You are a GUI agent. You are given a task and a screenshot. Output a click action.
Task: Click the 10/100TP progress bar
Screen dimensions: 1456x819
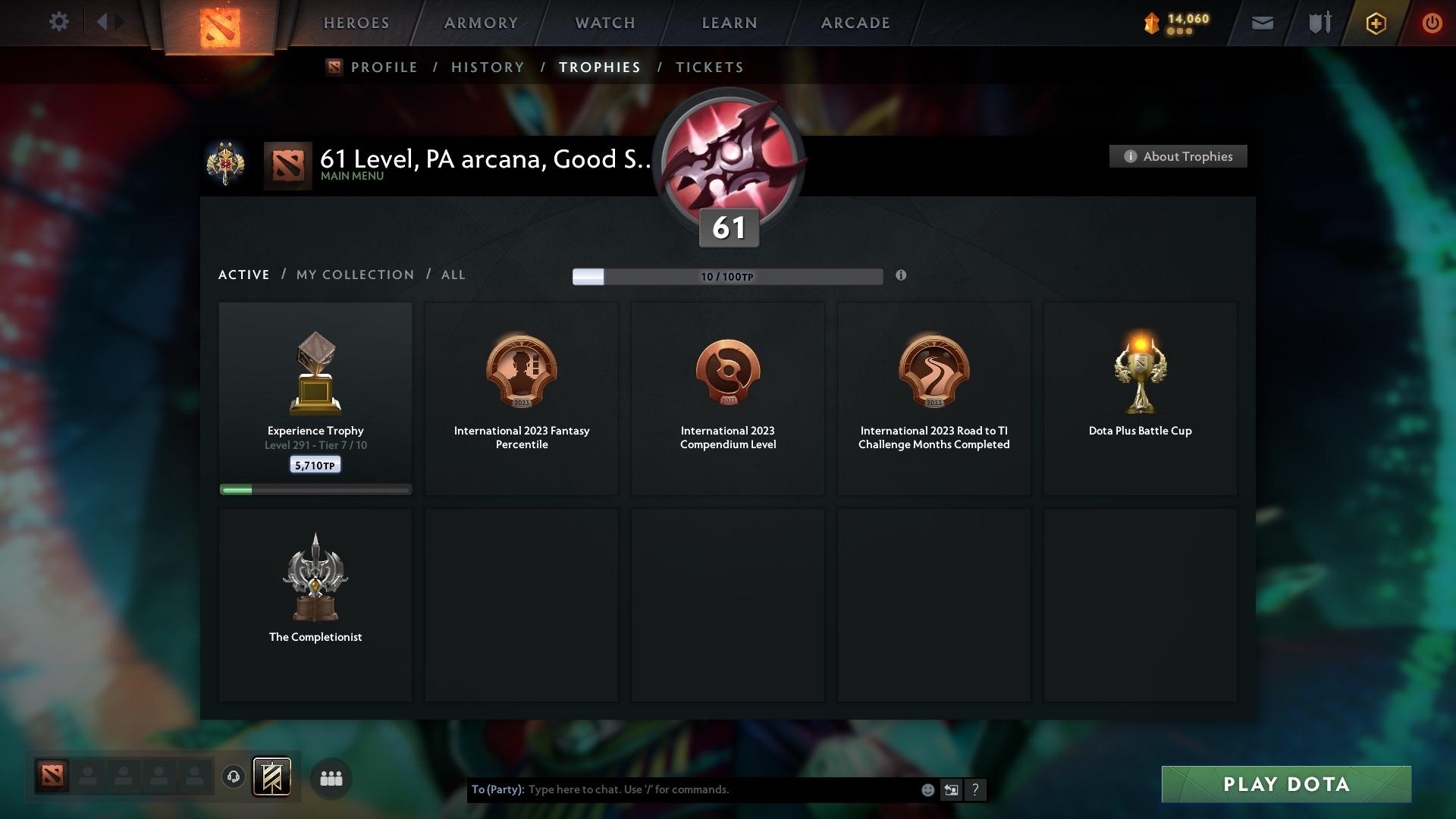[728, 277]
